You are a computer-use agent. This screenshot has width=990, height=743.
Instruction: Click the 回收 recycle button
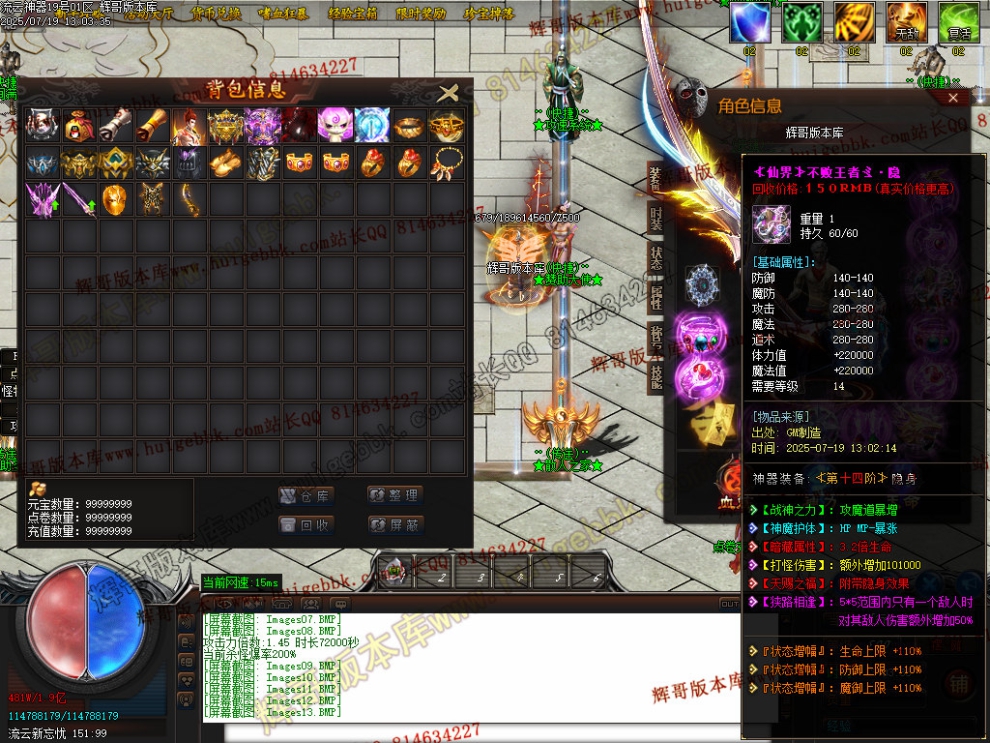click(x=306, y=524)
